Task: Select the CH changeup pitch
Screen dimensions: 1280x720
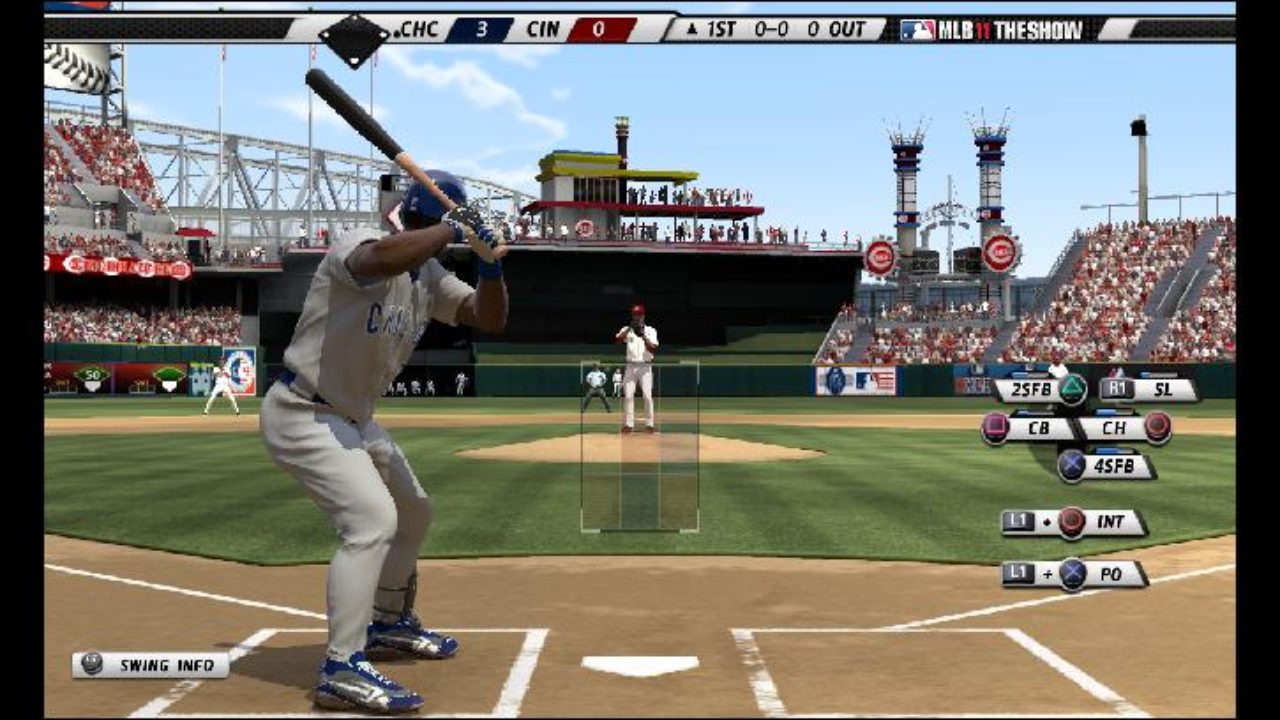Action: pyautogui.click(x=1124, y=428)
